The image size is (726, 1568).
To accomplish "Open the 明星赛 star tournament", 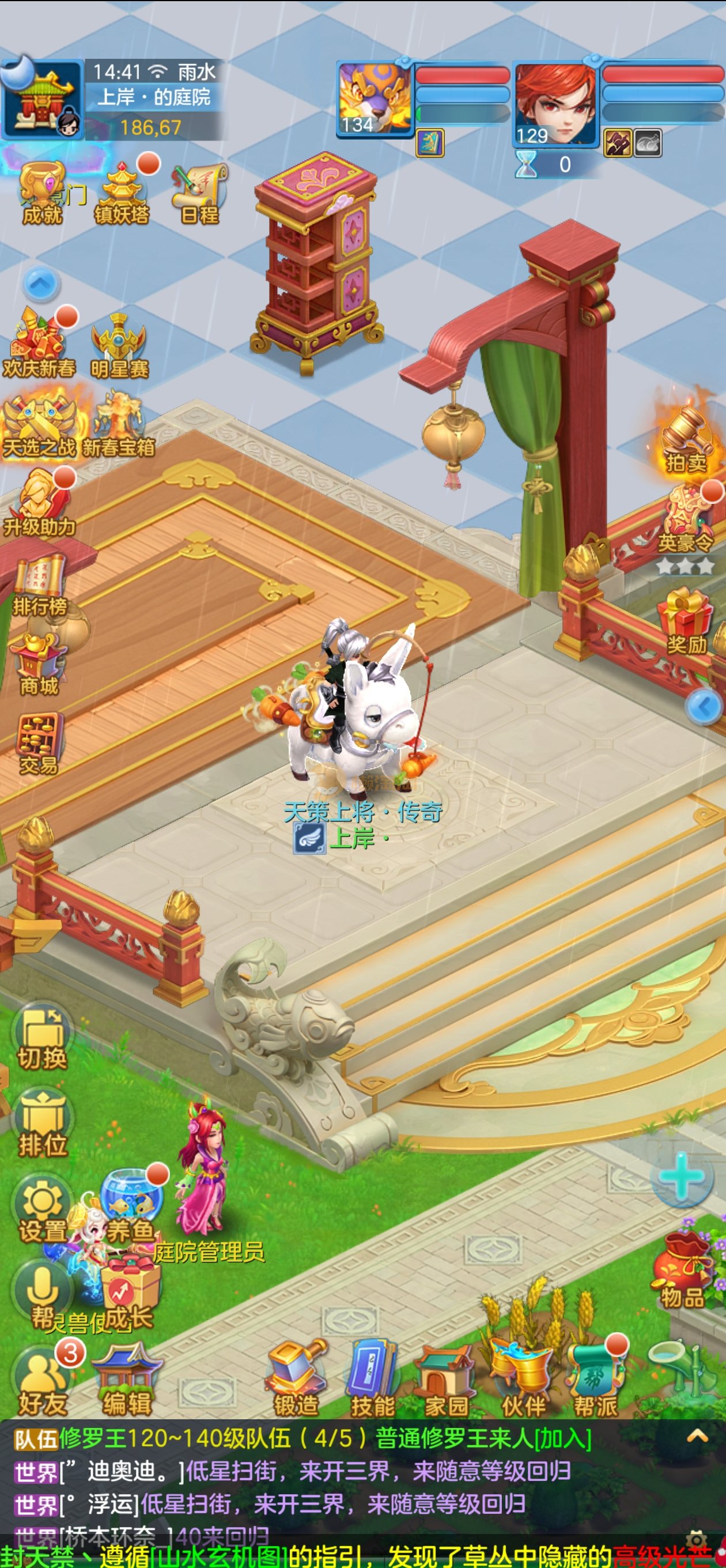I will 119,345.
